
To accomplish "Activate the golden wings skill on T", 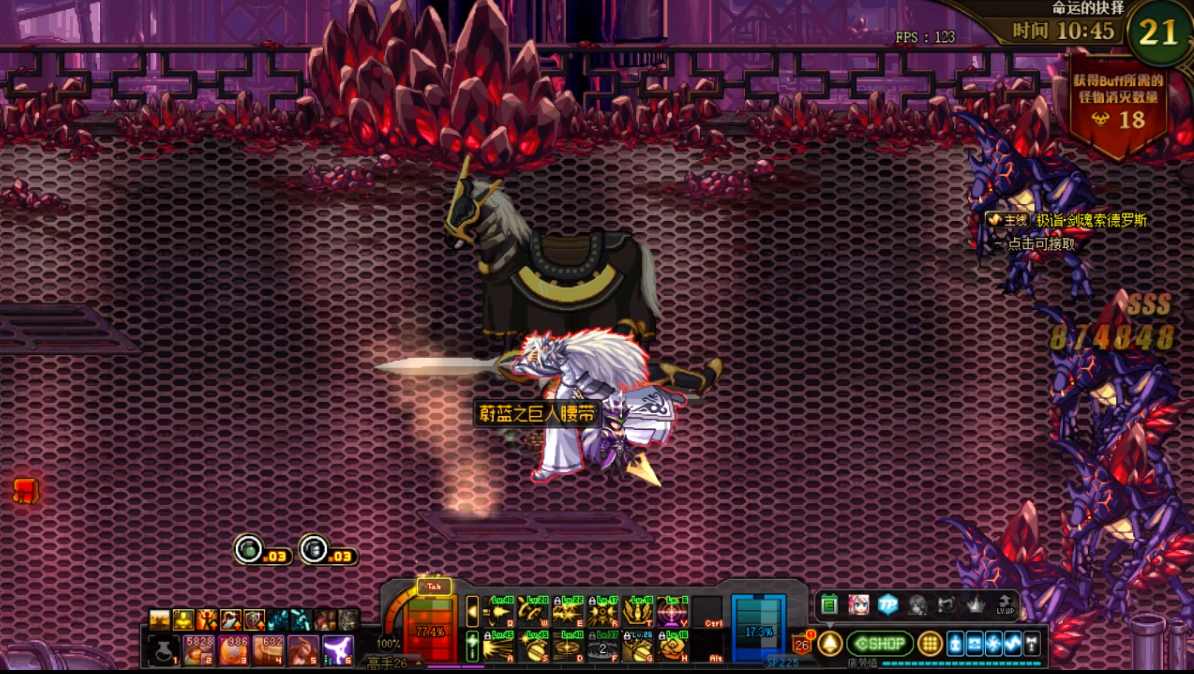I will (x=638, y=611).
